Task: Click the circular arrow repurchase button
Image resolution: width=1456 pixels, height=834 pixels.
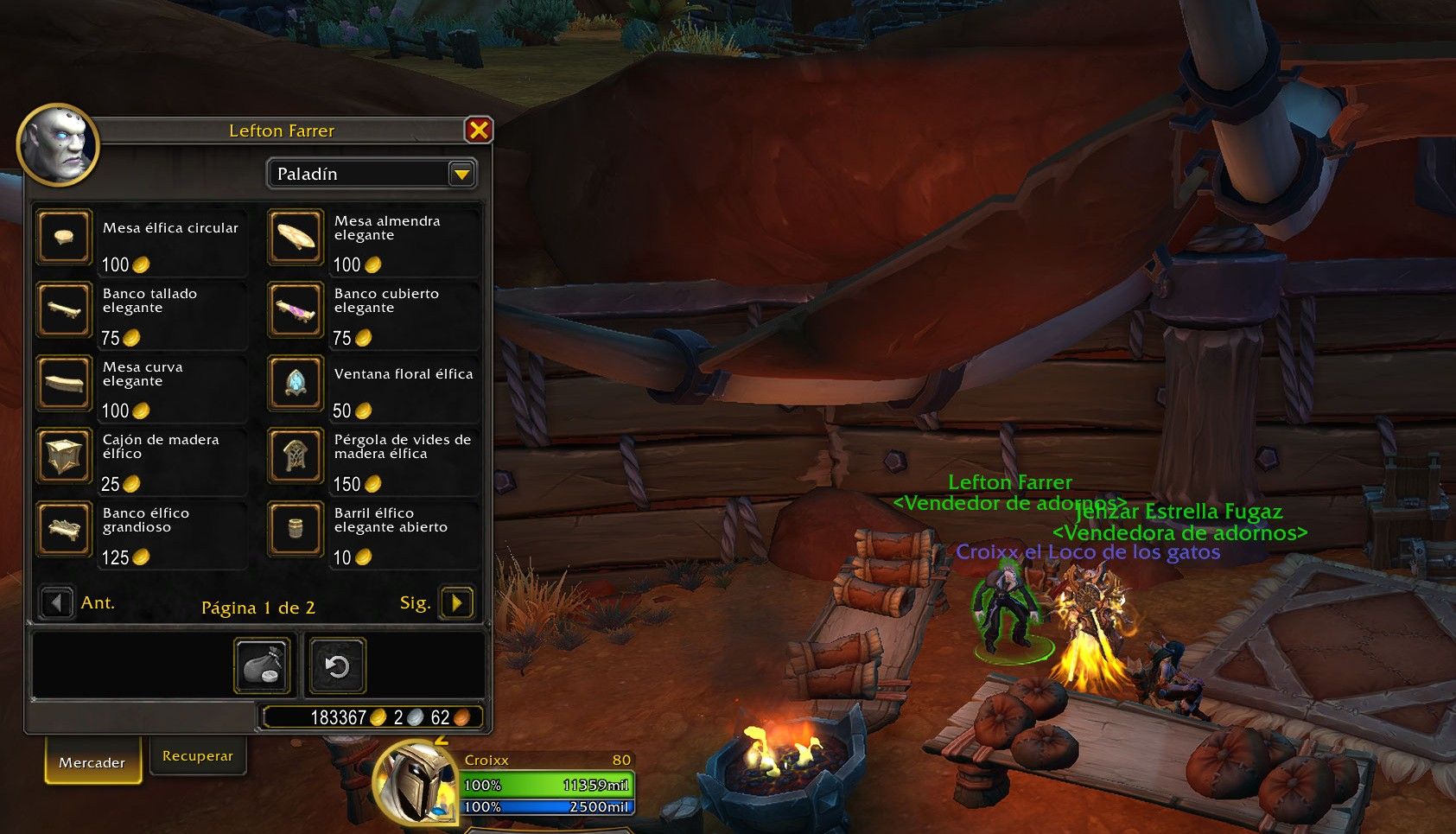Action: click(336, 665)
